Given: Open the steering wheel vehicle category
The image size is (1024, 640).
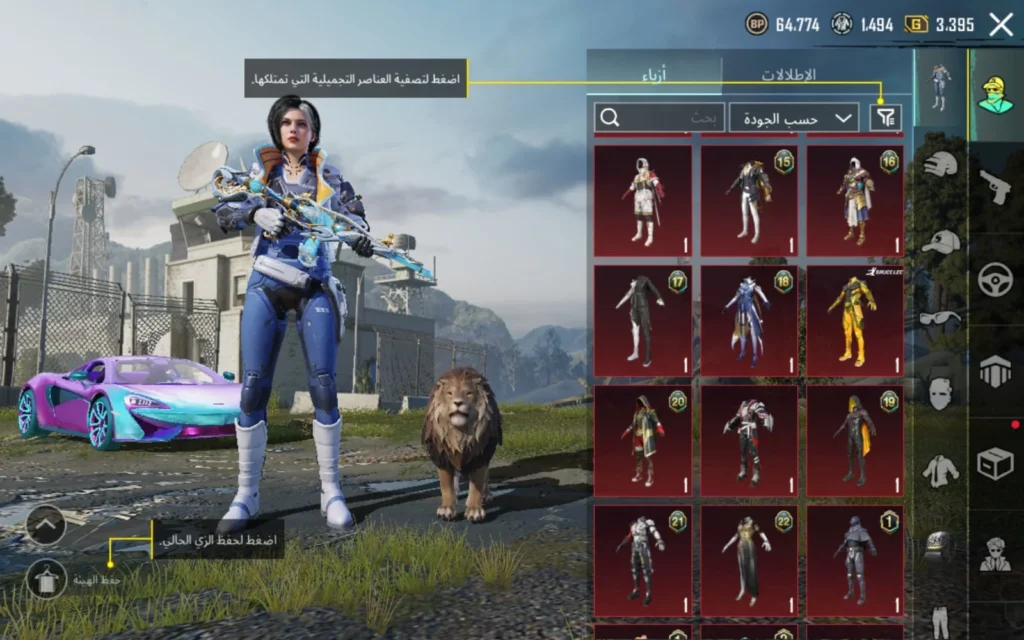Looking at the screenshot, I should coord(995,279).
